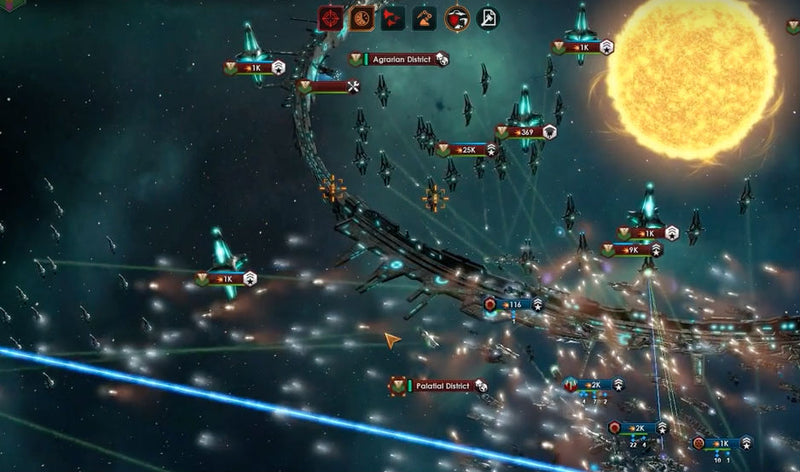Select the orange clock icon in top bar

point(362,17)
